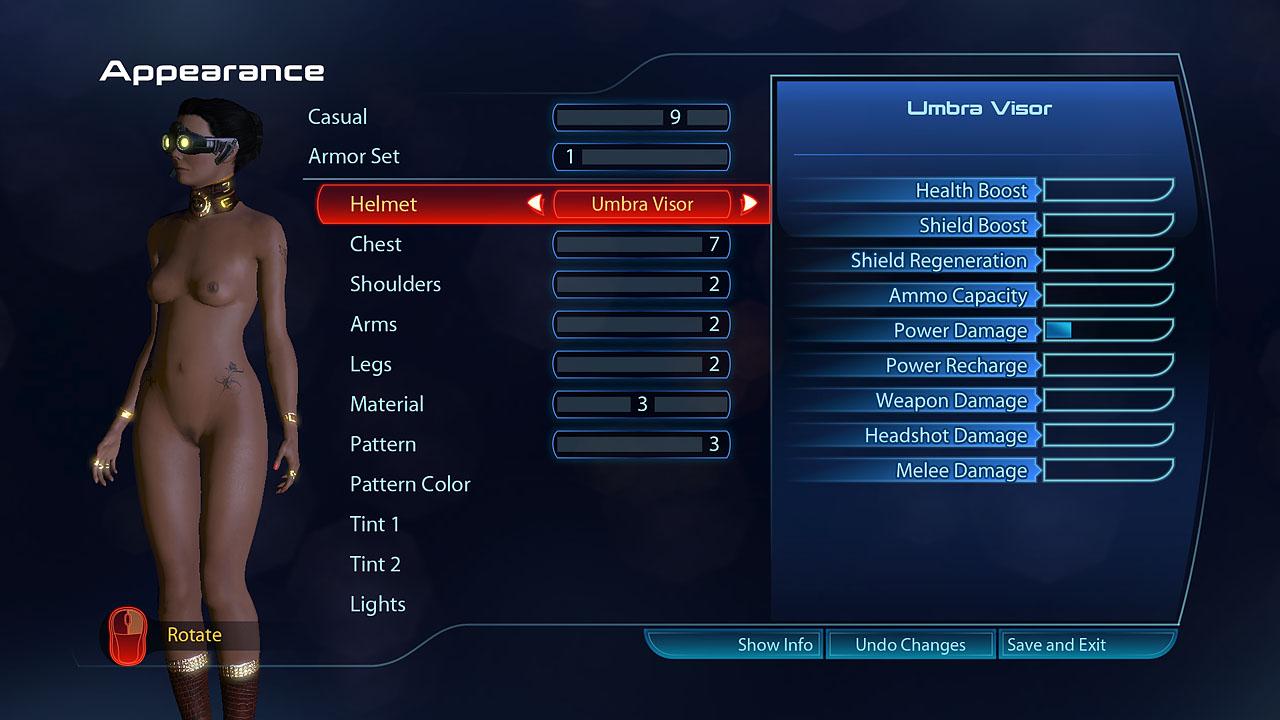The width and height of the screenshot is (1280, 720).
Task: Select the Legs armor row
Action: pos(371,364)
